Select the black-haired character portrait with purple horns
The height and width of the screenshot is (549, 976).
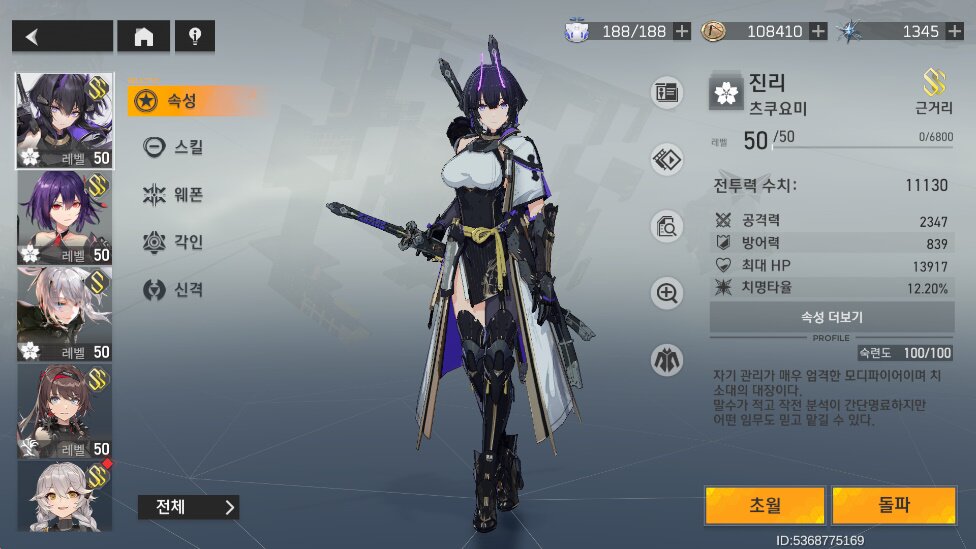64,120
